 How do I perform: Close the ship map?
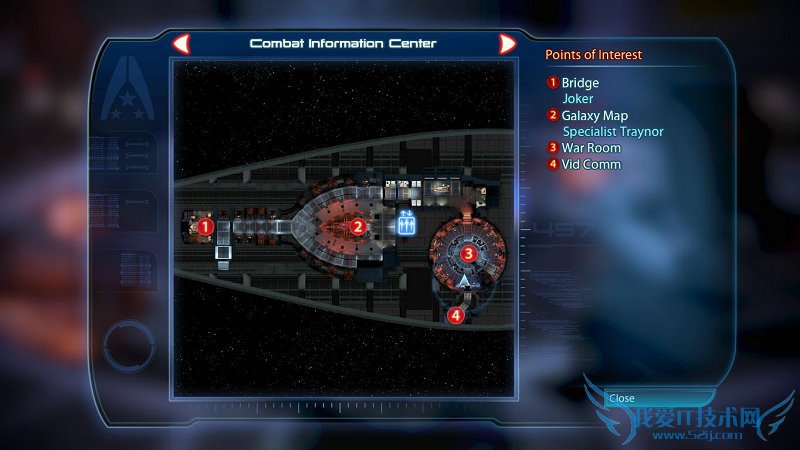[x=622, y=397]
